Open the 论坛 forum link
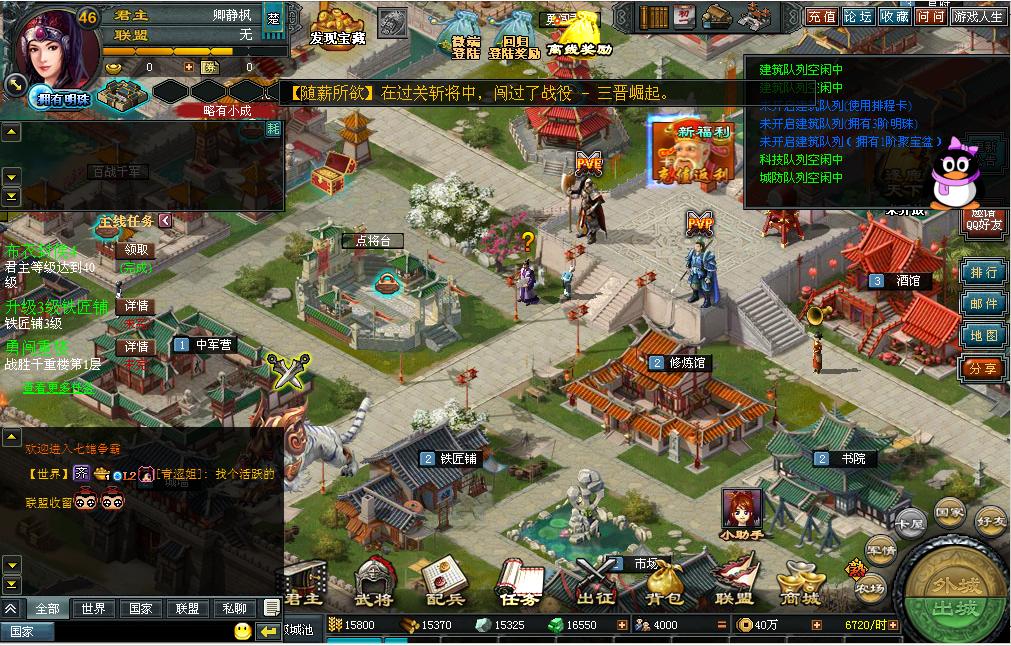1011x646 pixels. (858, 16)
